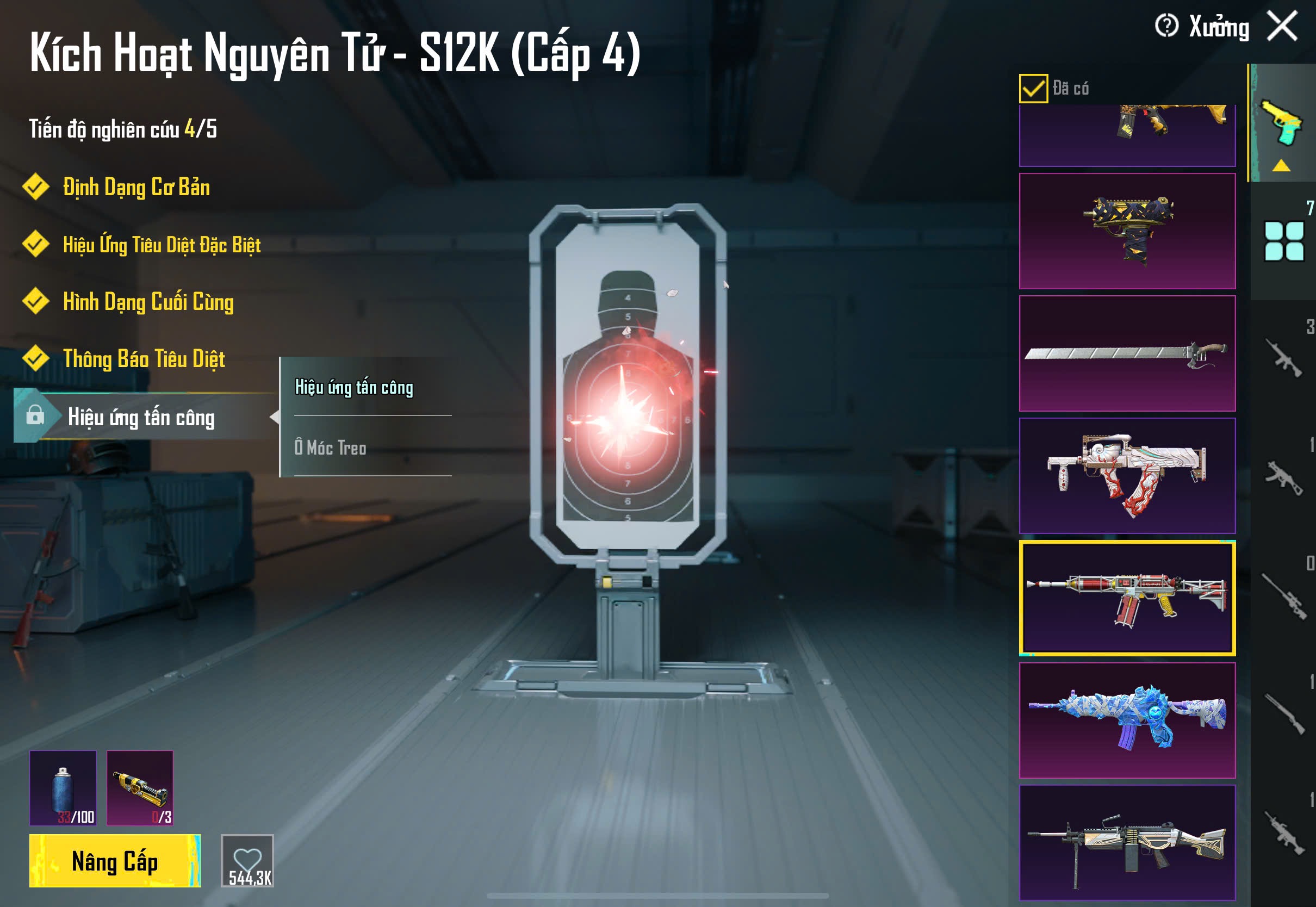Choose Ô Móc Treo in the popup panel
The width and height of the screenshot is (1316, 907).
pos(331,448)
